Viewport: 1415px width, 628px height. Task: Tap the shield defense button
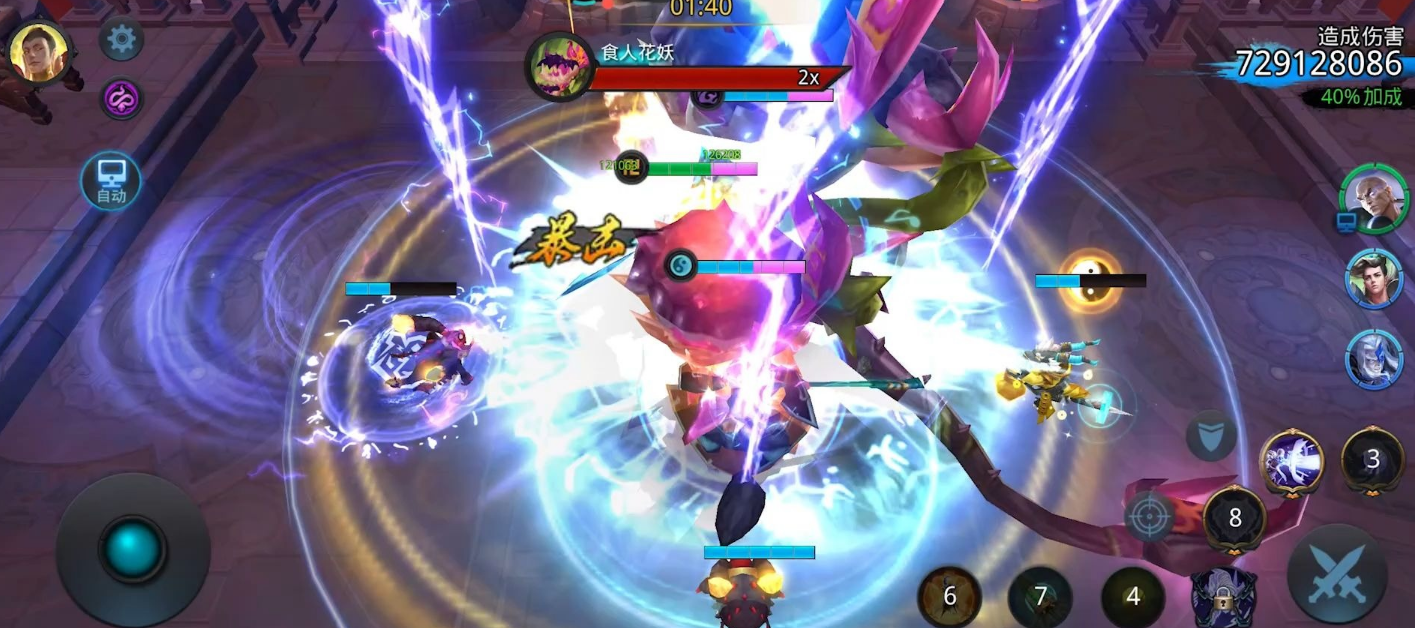click(1211, 435)
